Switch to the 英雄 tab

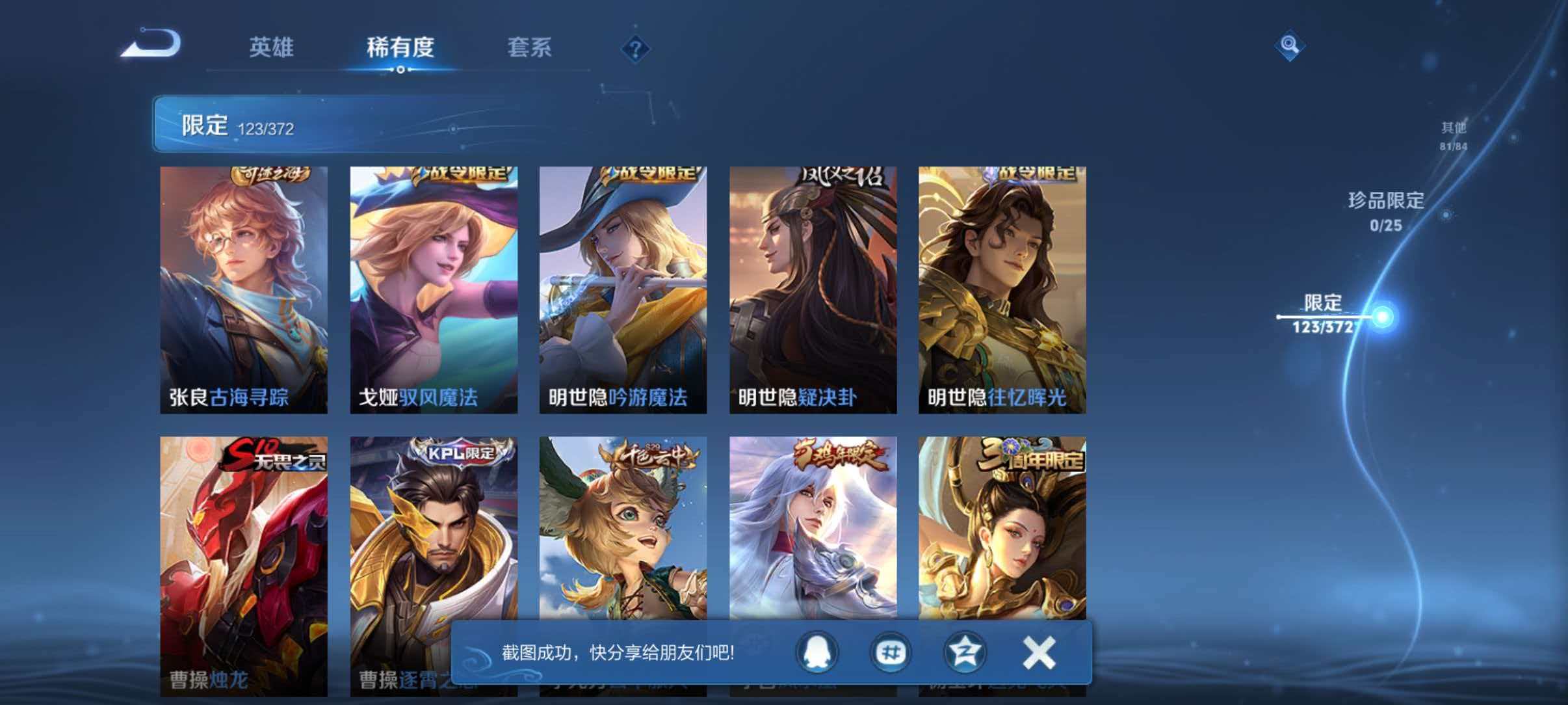271,48
